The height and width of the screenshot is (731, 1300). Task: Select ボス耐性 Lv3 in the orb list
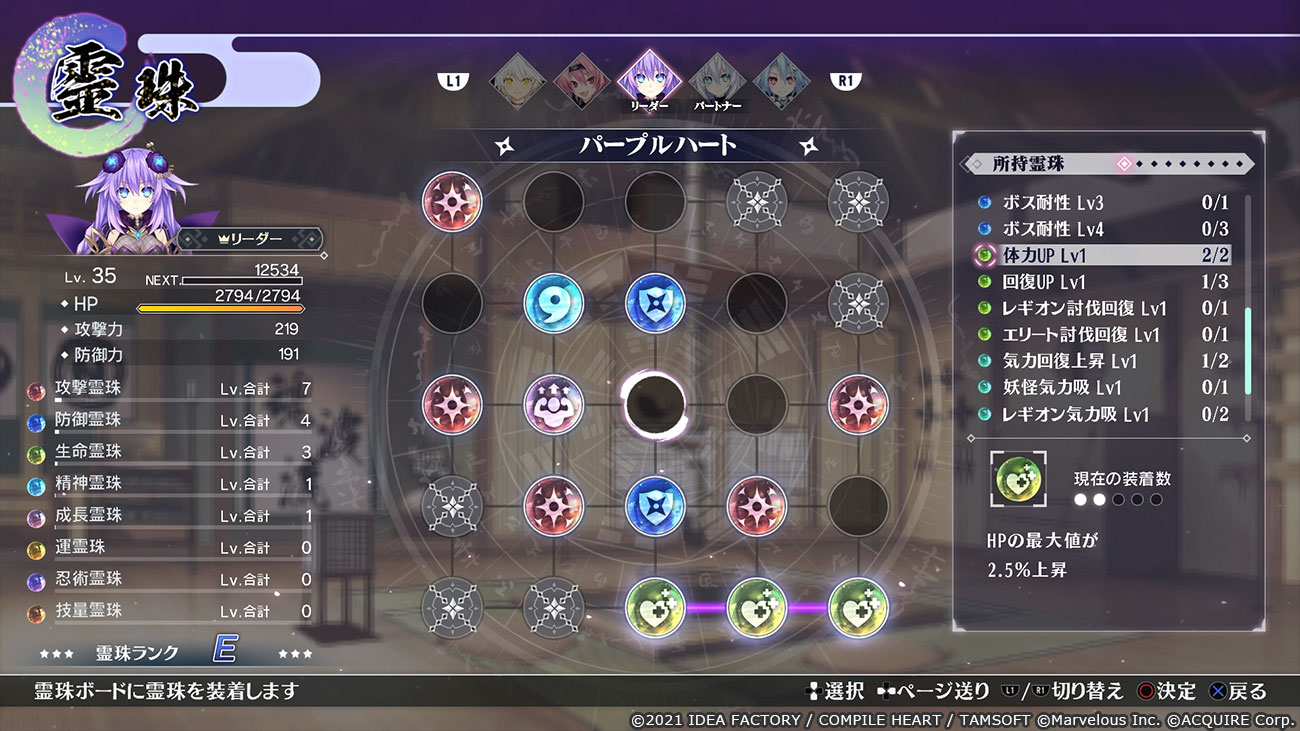(x=1100, y=203)
